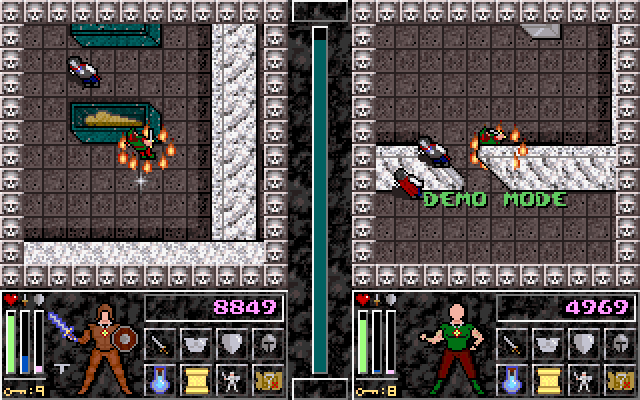Open the treasure map in the left player's panel
Viewport: 640px width, 400px height.
click(268, 379)
